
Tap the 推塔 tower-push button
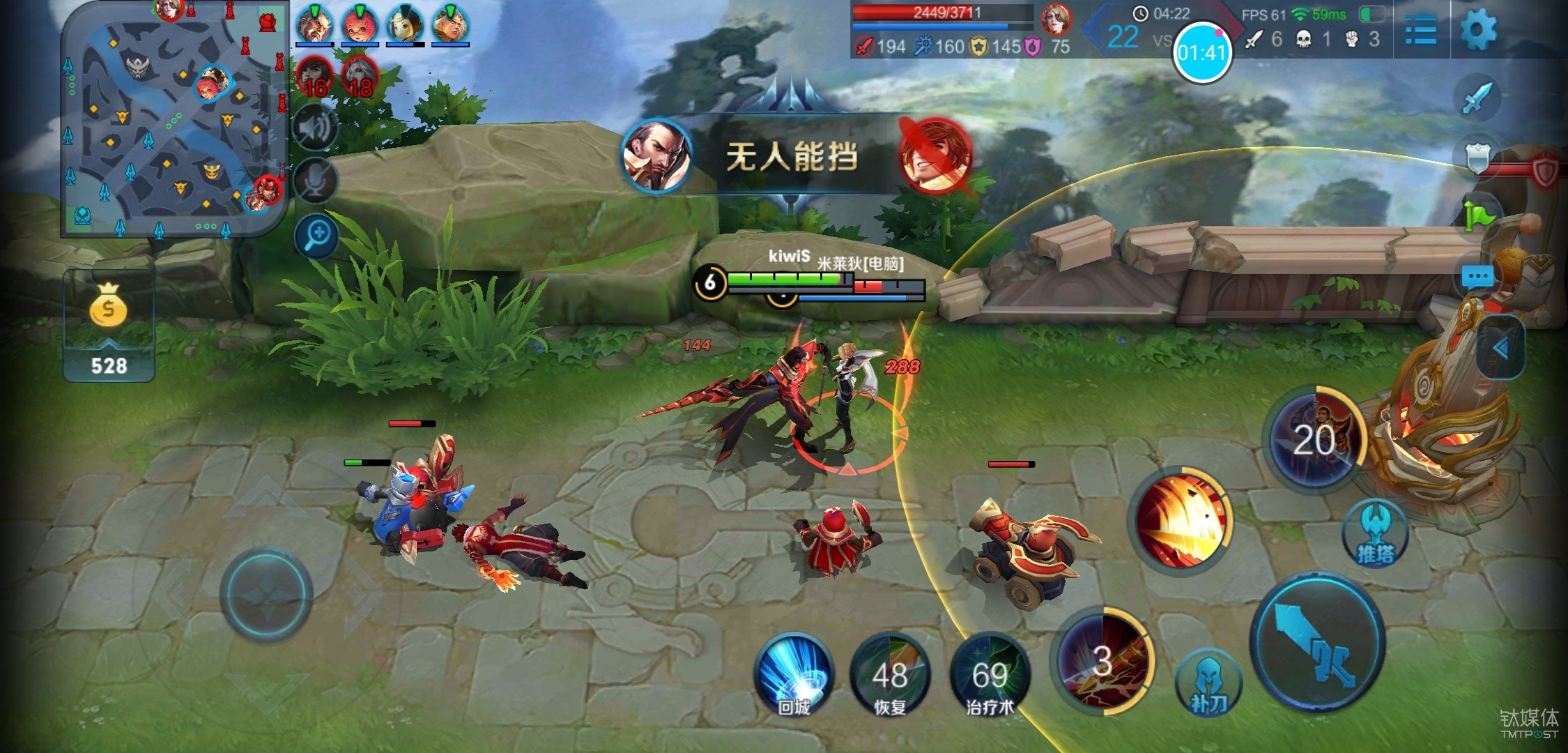click(1375, 533)
